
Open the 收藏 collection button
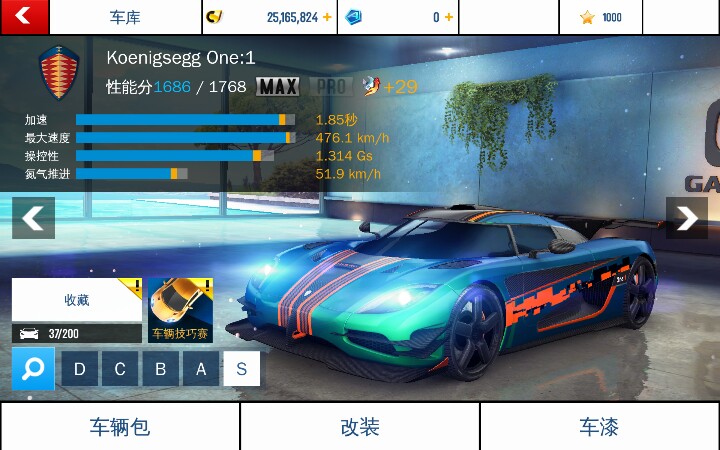[77, 300]
